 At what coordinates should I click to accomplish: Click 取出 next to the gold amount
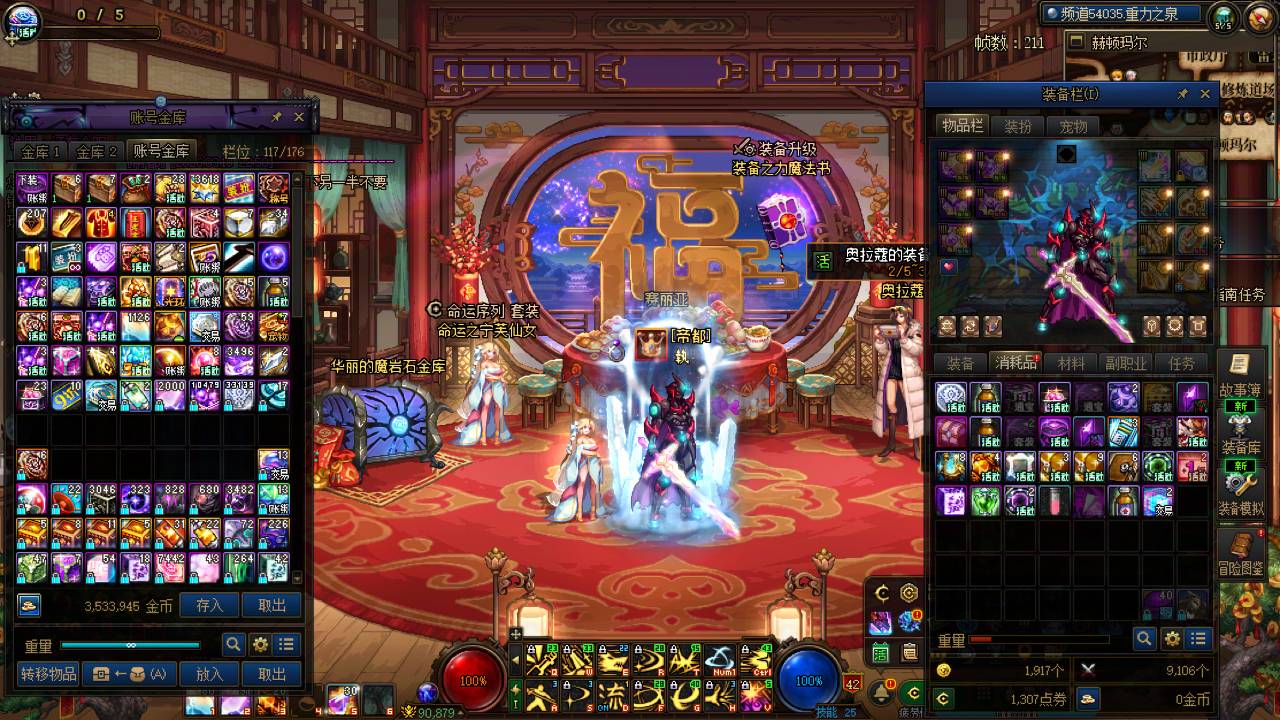click(x=272, y=605)
